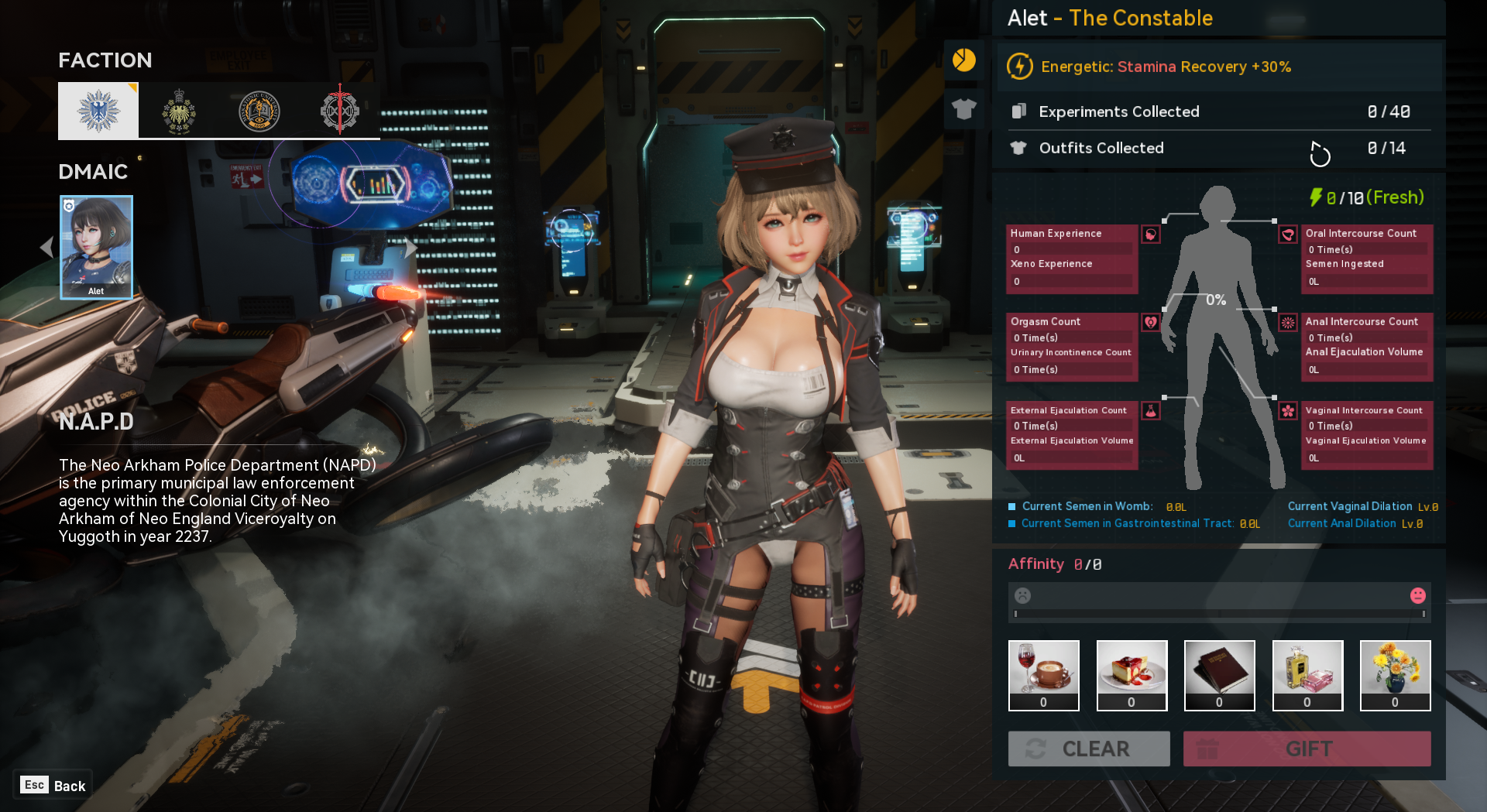Select the crossed-swords faction emblem
This screenshot has width=1487, height=812.
pyautogui.click(x=341, y=110)
